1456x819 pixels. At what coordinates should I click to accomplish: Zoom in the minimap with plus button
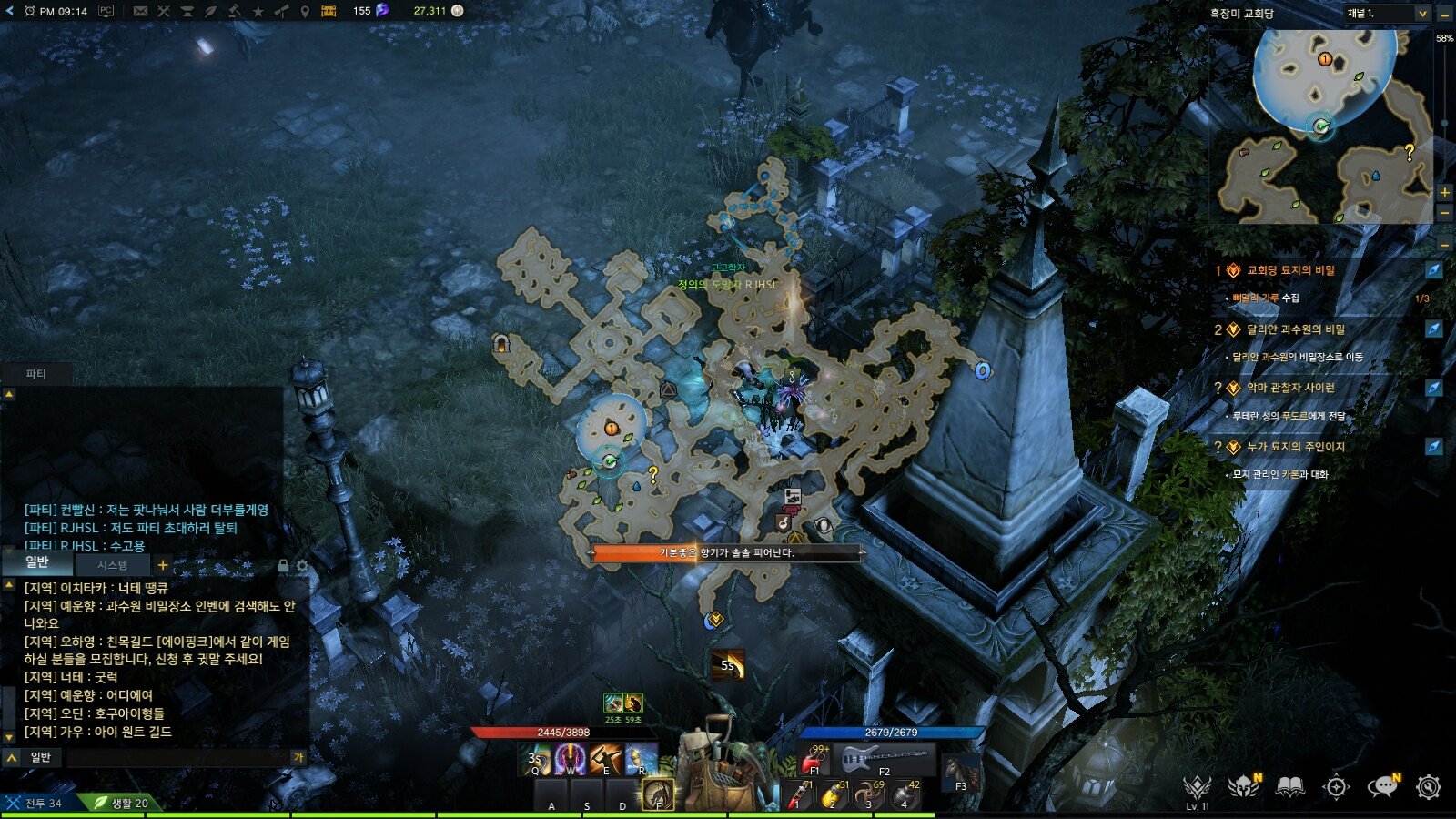coord(1444,192)
